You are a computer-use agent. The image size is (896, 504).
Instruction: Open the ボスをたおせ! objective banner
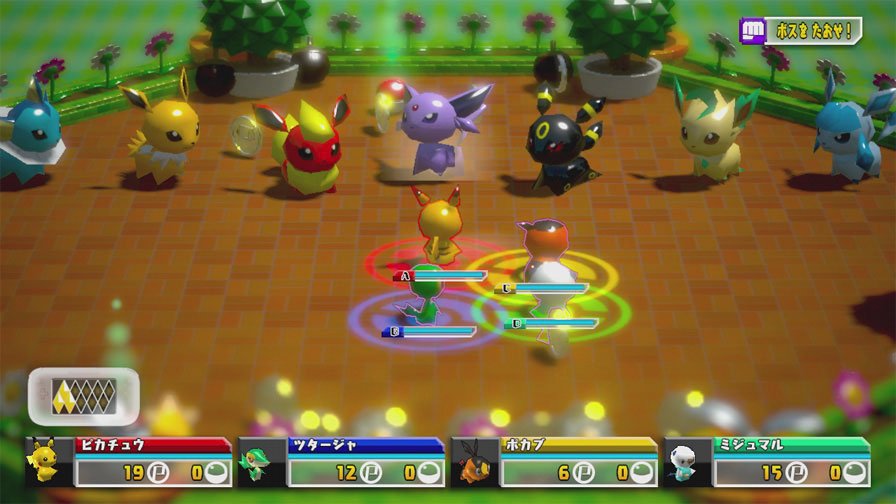tap(800, 30)
